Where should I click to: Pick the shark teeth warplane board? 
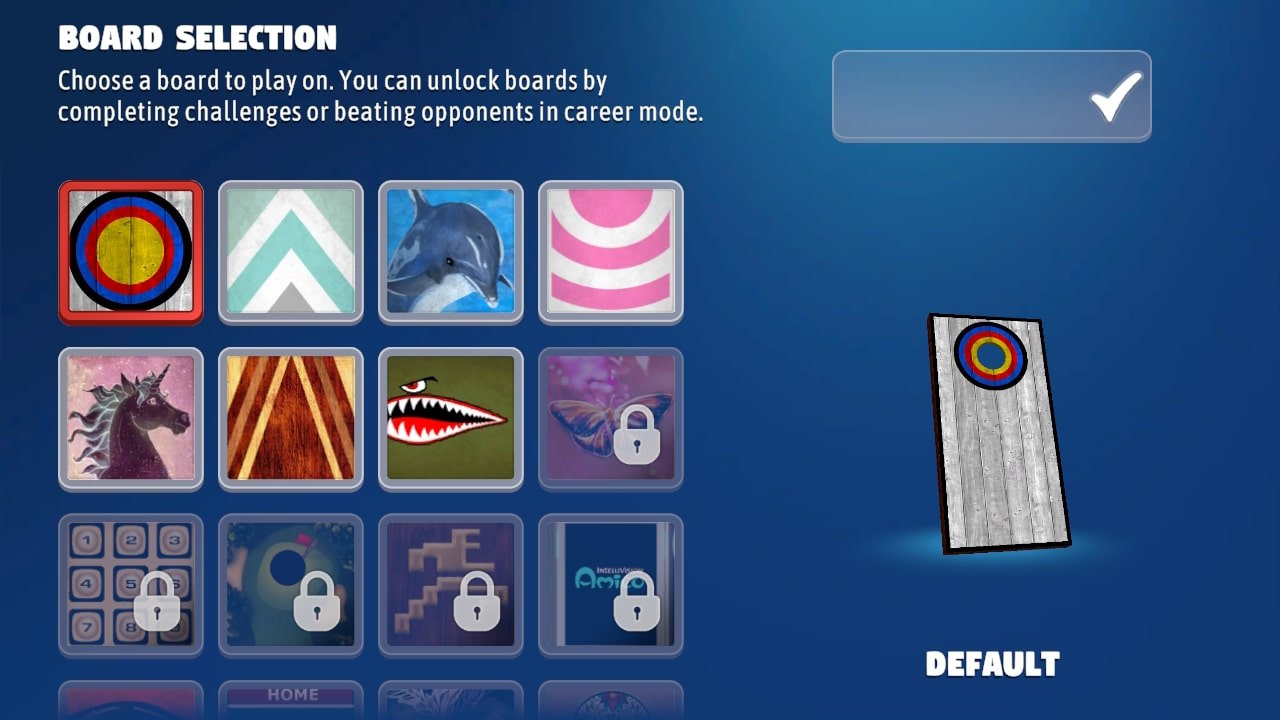(451, 418)
